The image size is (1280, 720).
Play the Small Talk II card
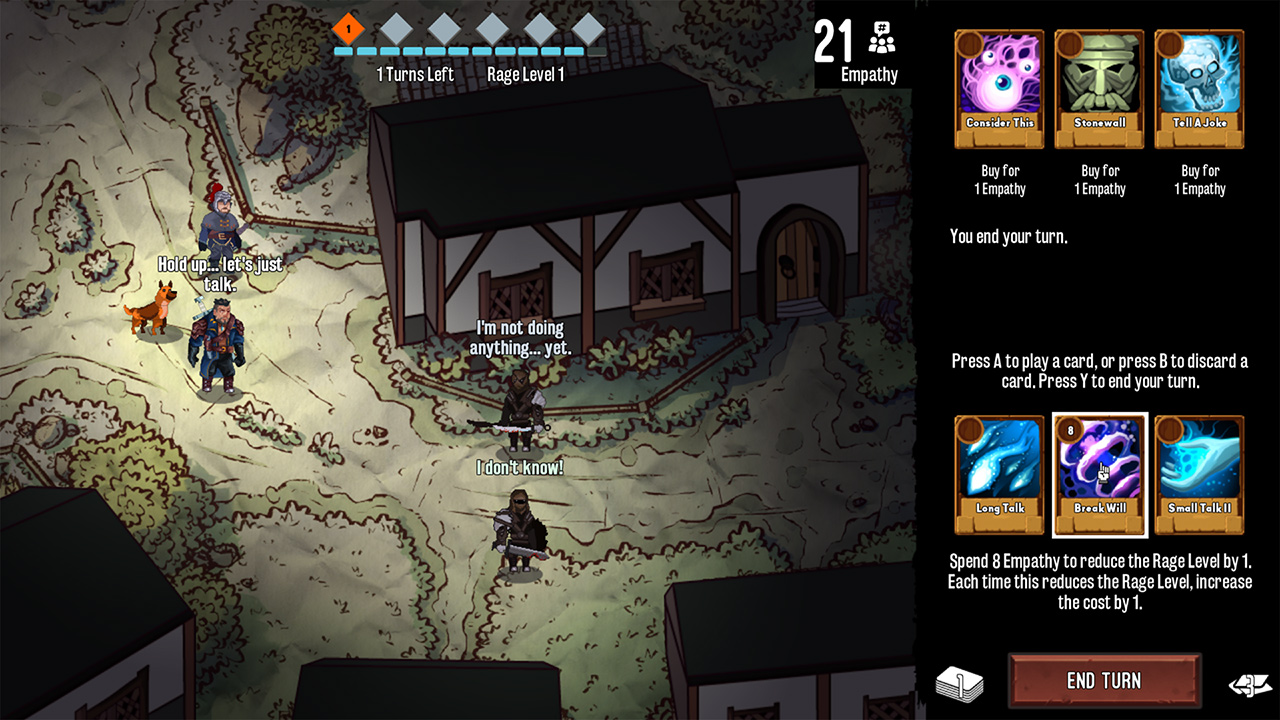[1199, 475]
